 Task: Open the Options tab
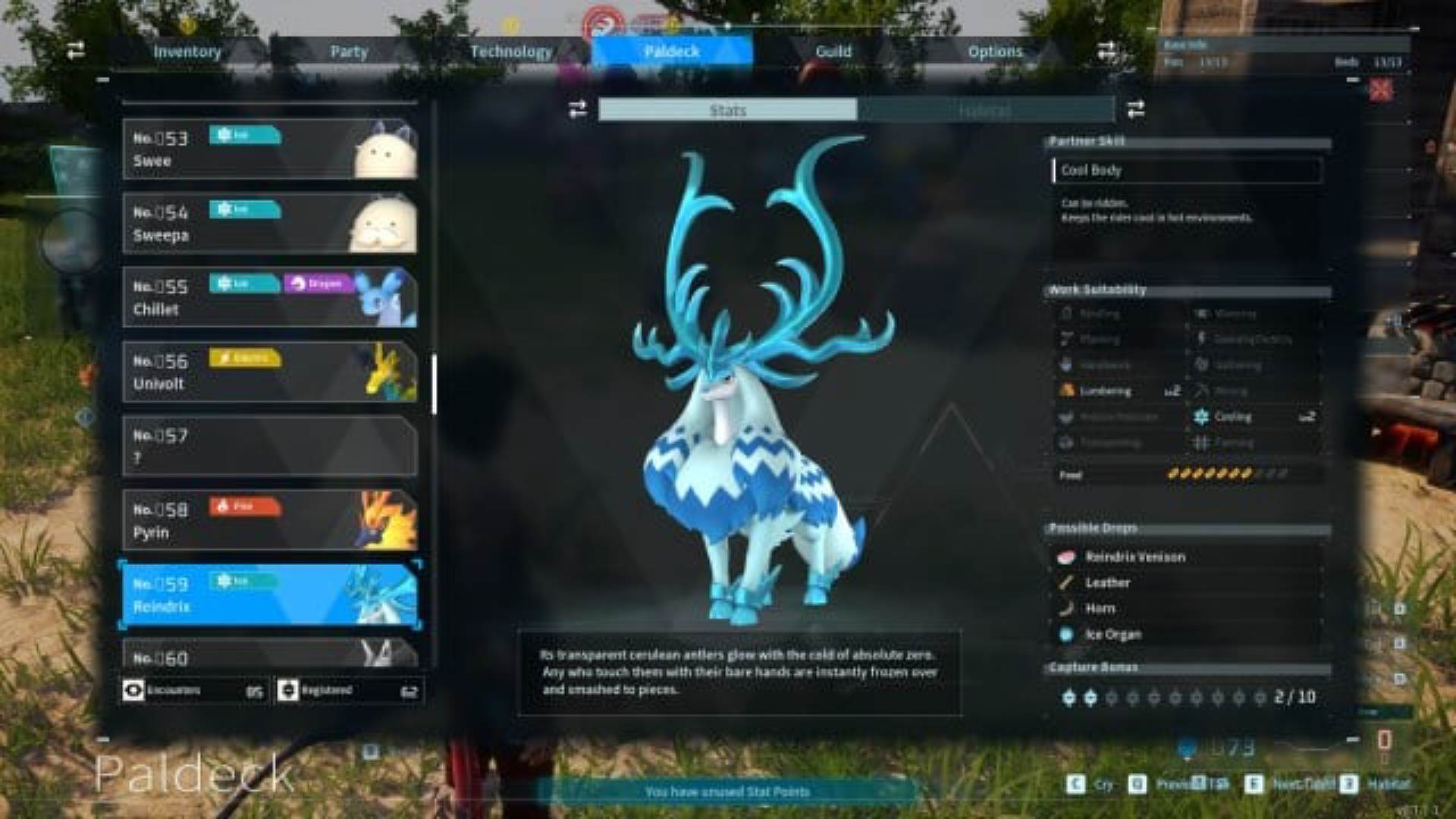(995, 52)
